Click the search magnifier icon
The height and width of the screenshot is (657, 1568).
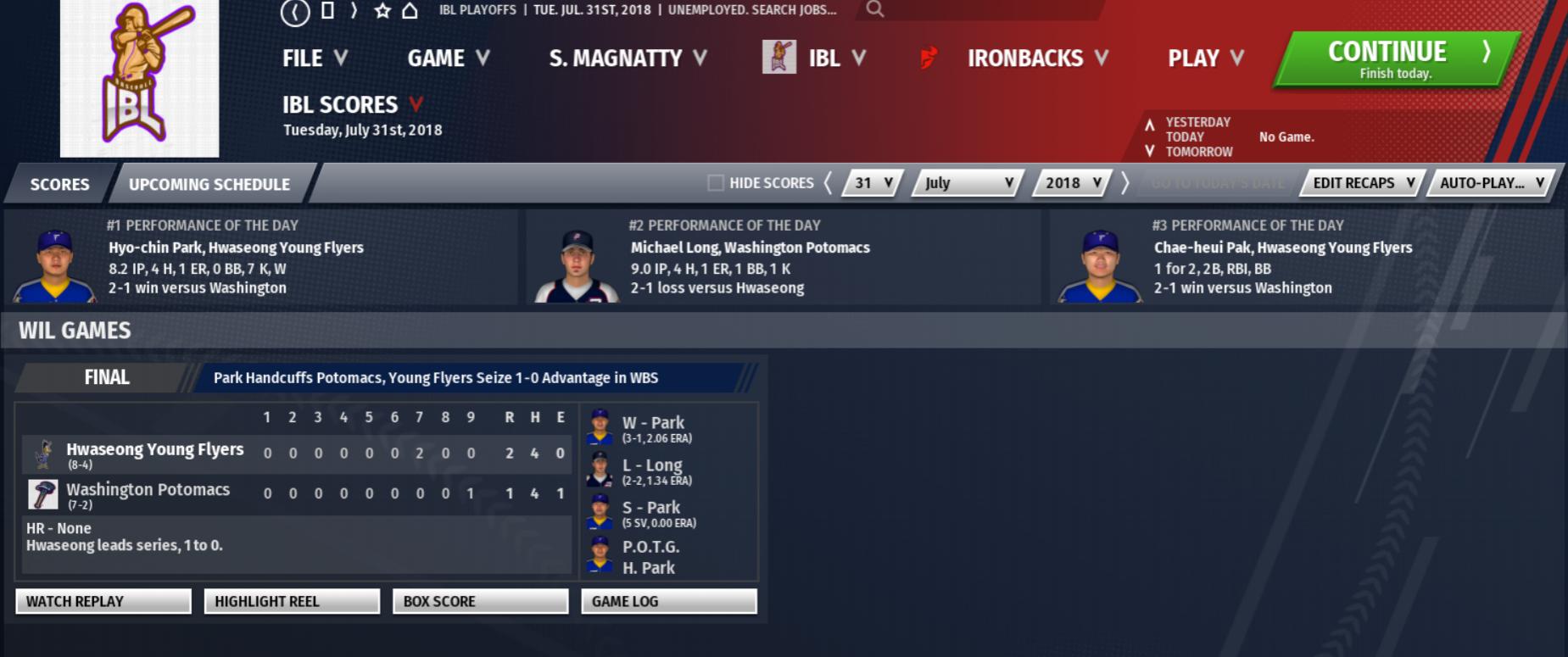click(x=875, y=9)
